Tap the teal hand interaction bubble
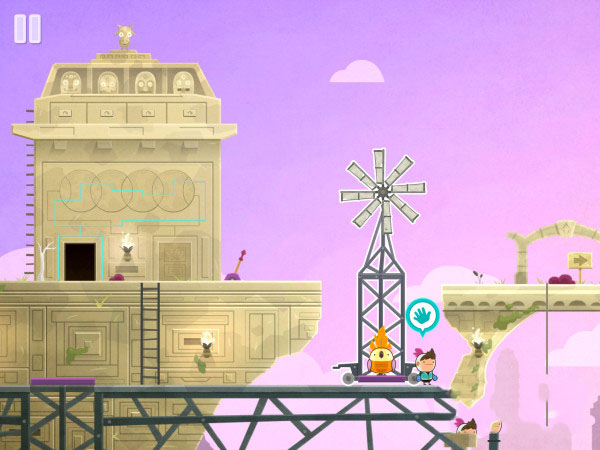This screenshot has height=450, width=600. (423, 317)
